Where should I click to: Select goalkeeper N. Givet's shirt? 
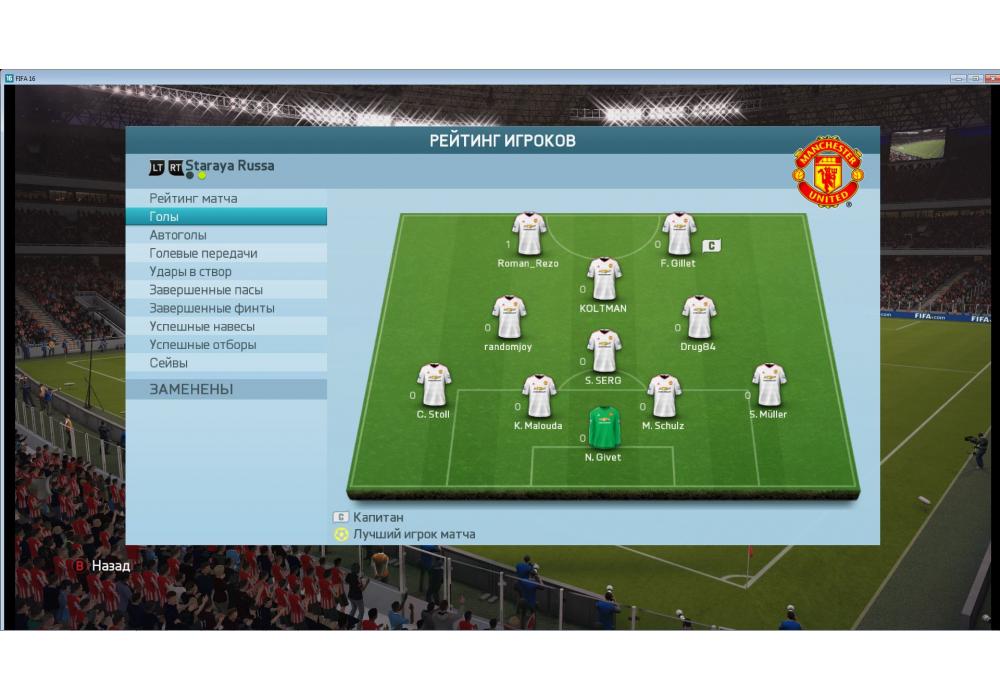tap(603, 428)
